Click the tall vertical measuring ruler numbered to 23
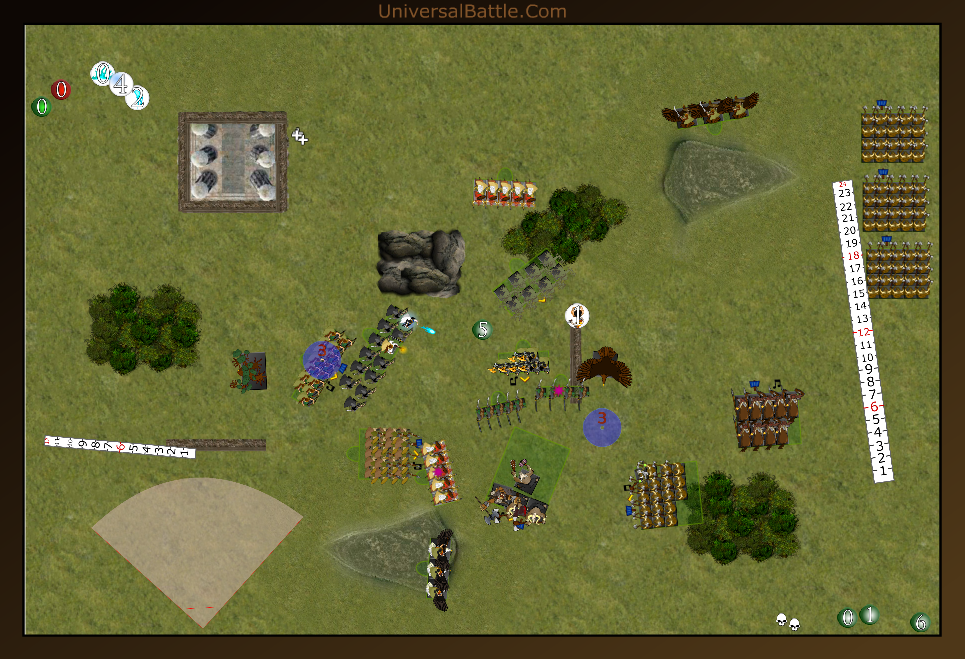Image resolution: width=965 pixels, height=659 pixels. [x=861, y=331]
